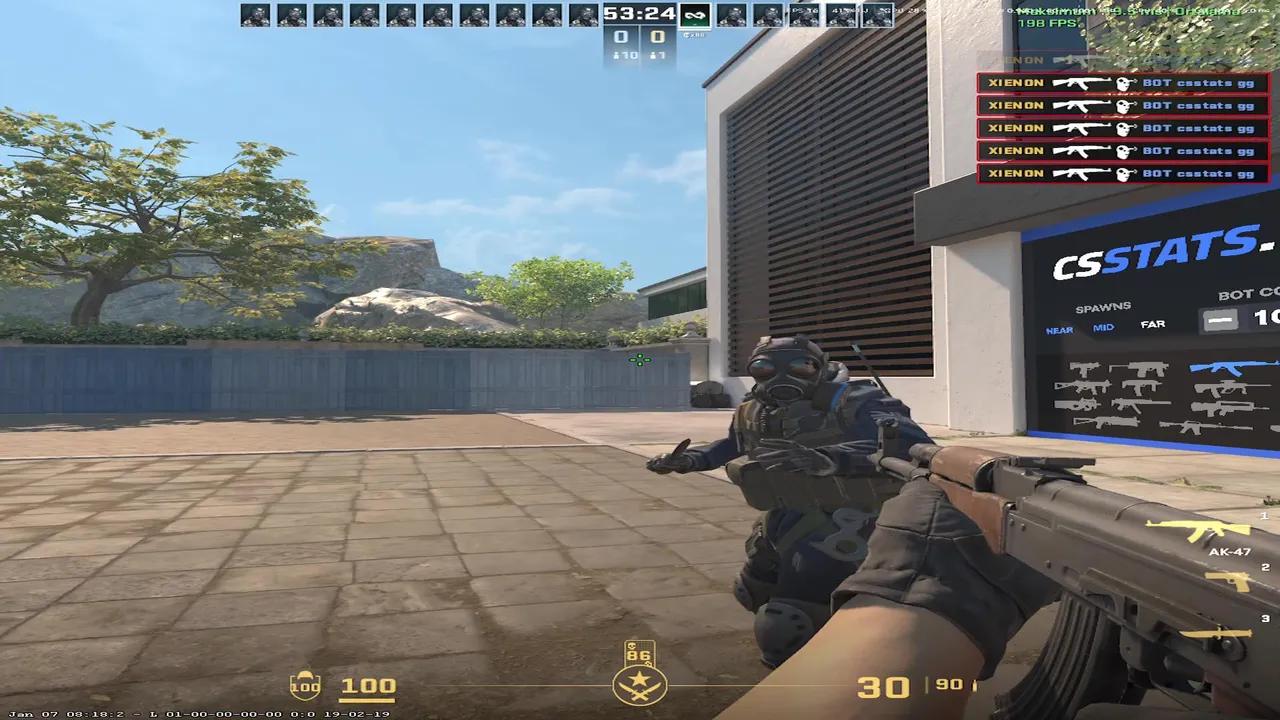This screenshot has width=1280, height=720.
Task: Switch to the FAR spawns tab
Action: 1152,324
